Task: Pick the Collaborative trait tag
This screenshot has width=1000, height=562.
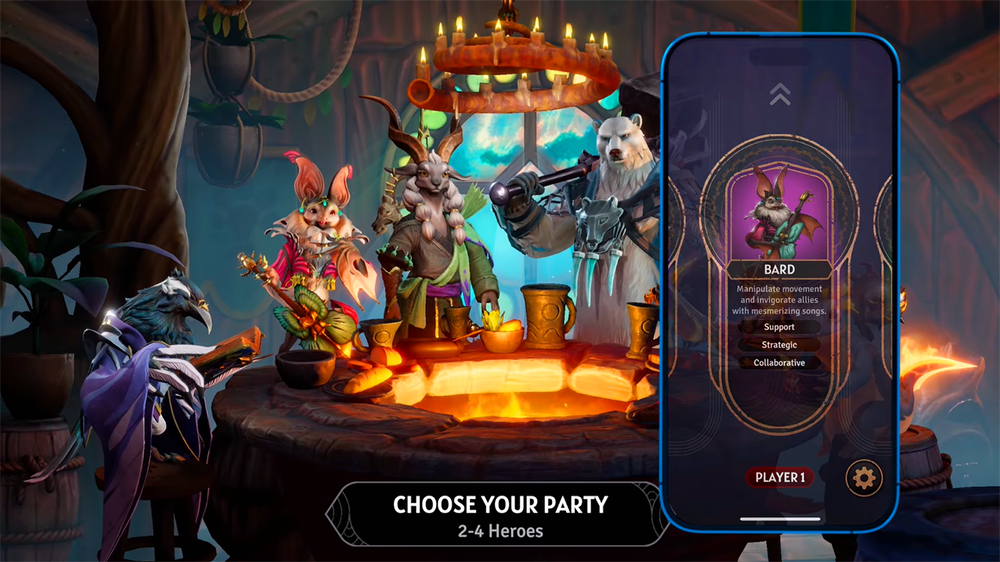Action: (x=779, y=363)
